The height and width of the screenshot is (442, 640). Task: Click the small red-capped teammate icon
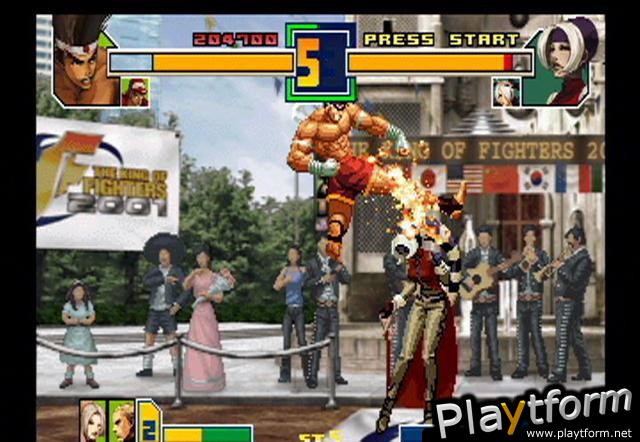133,92
